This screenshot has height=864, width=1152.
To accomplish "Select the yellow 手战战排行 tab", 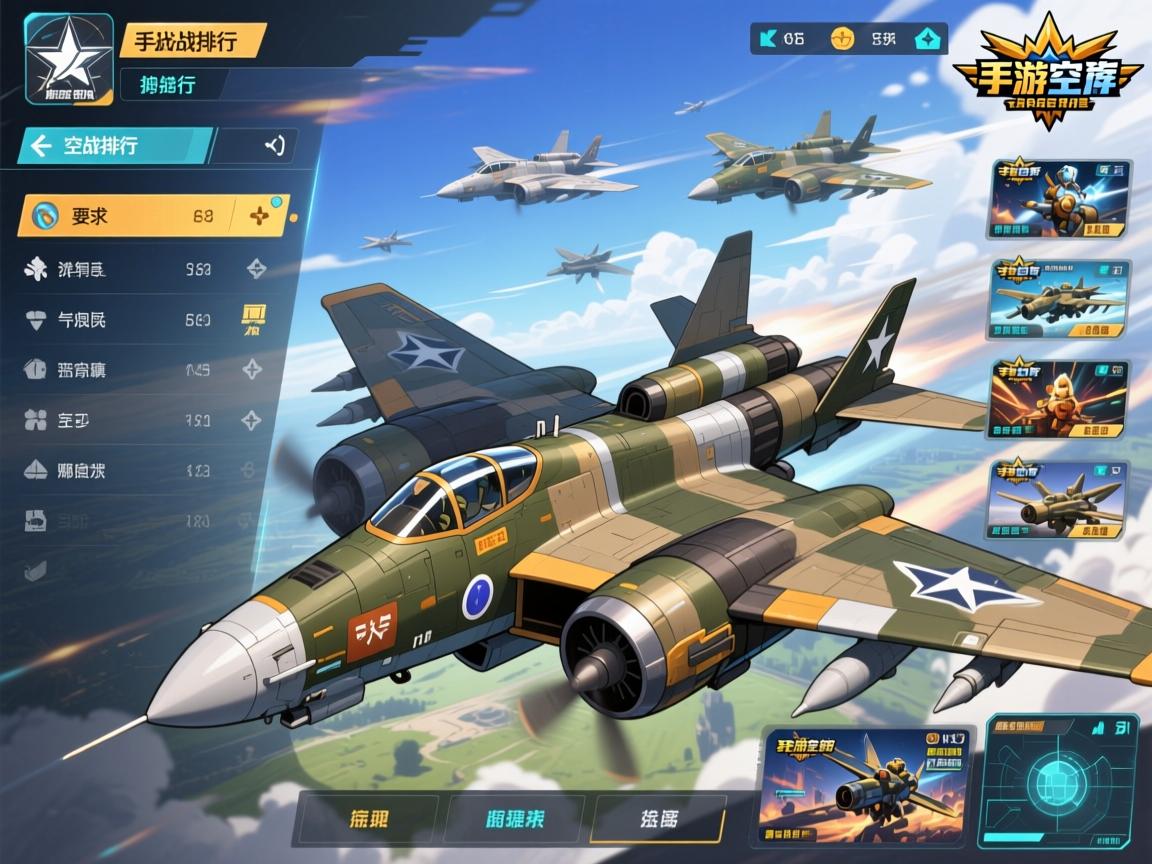I will coord(192,40).
